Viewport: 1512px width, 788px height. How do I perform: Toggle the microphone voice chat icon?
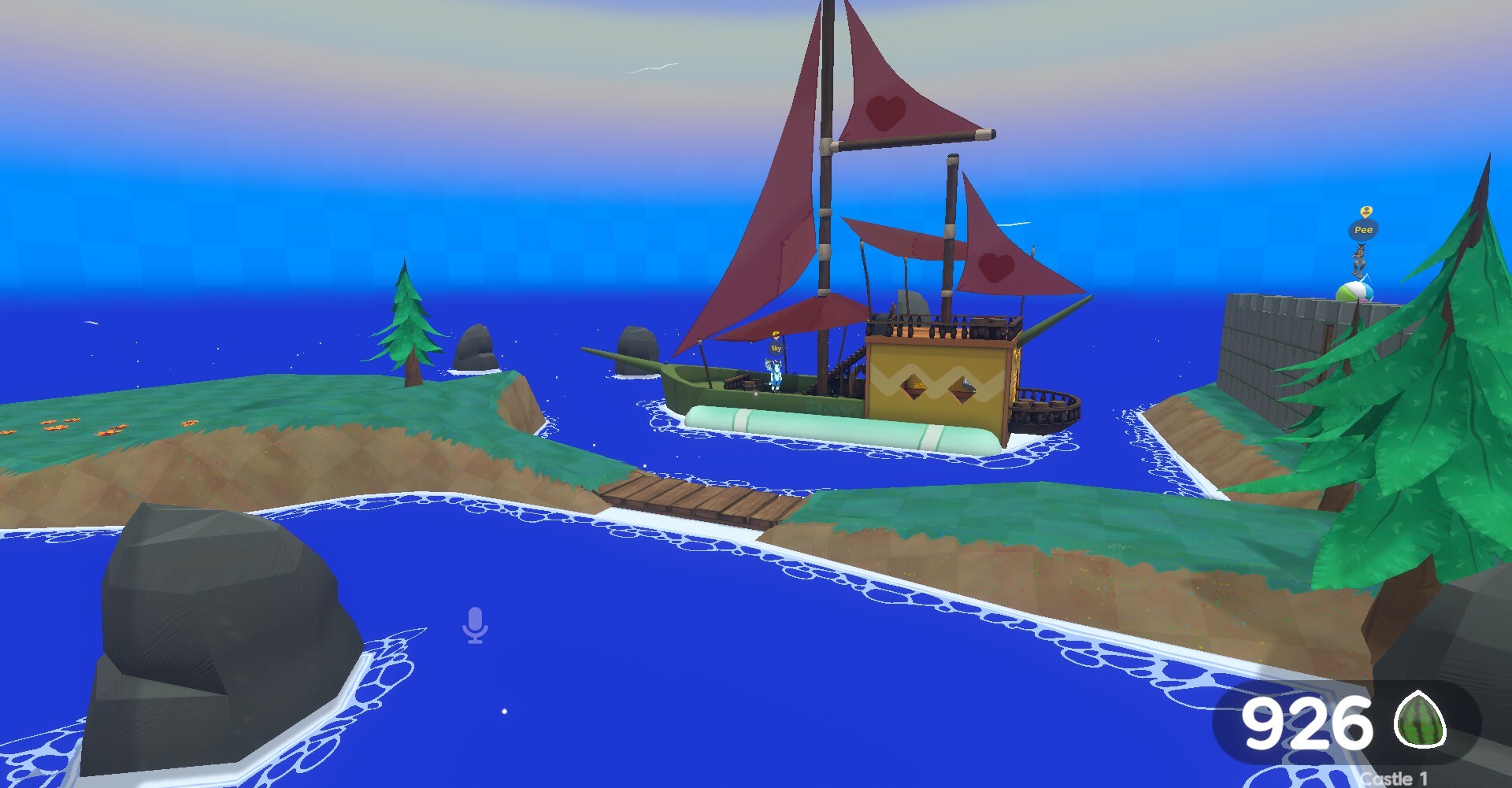pos(475,625)
